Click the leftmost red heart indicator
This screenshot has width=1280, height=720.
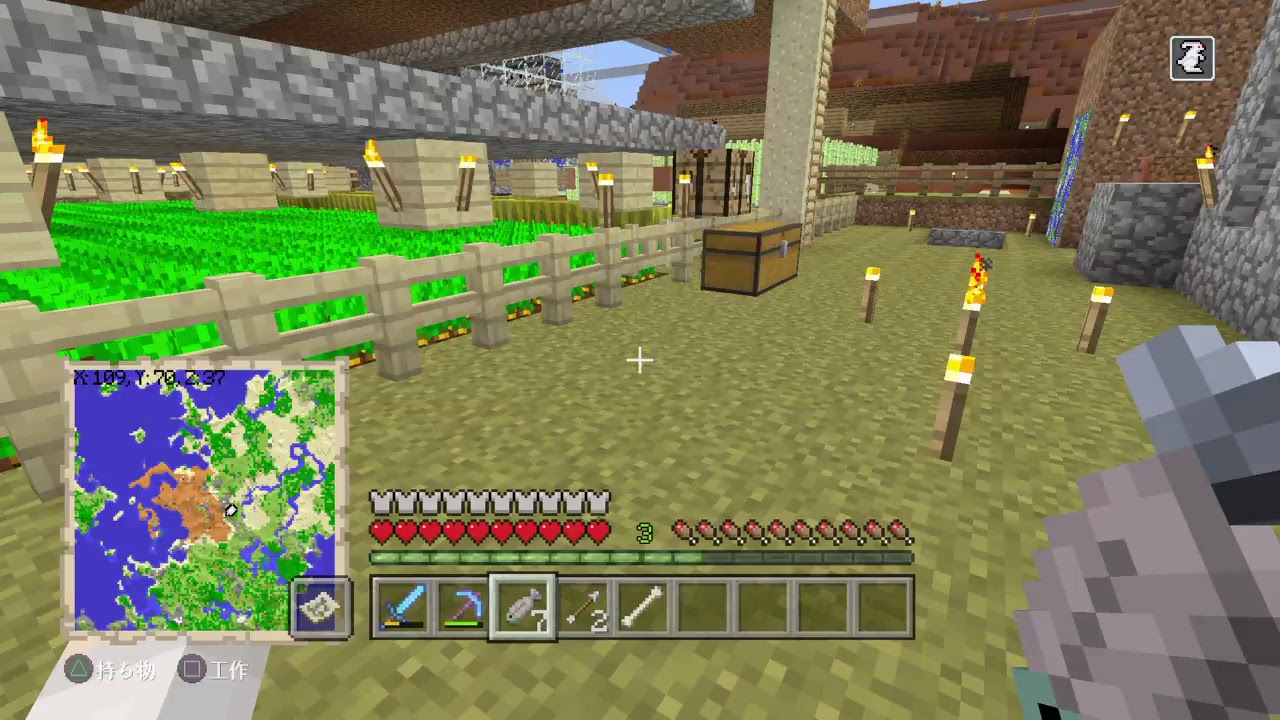[383, 533]
